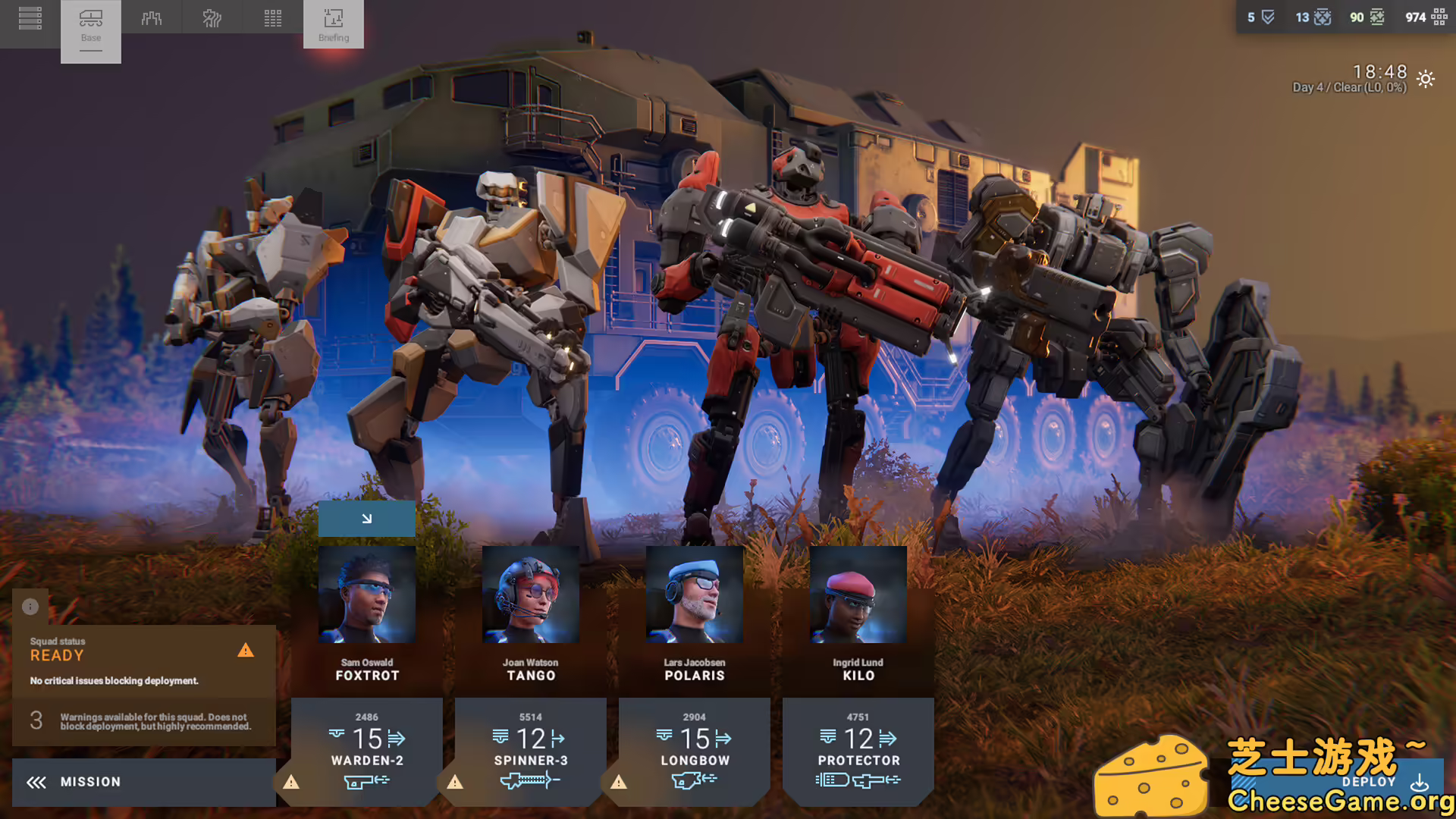This screenshot has height=819, width=1456.
Task: Switch to the Base tab
Action: coord(91,25)
